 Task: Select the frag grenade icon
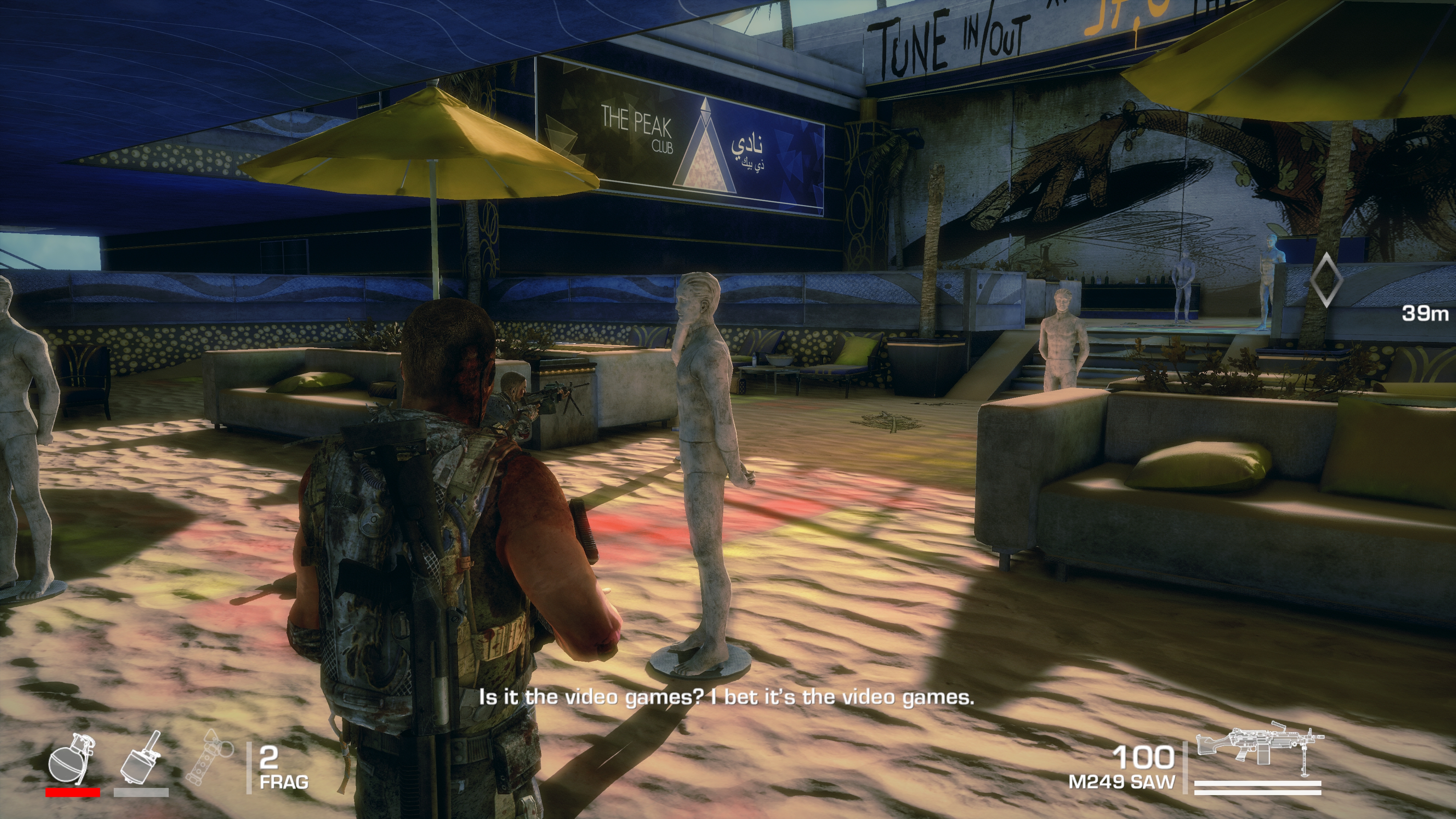pos(71,758)
